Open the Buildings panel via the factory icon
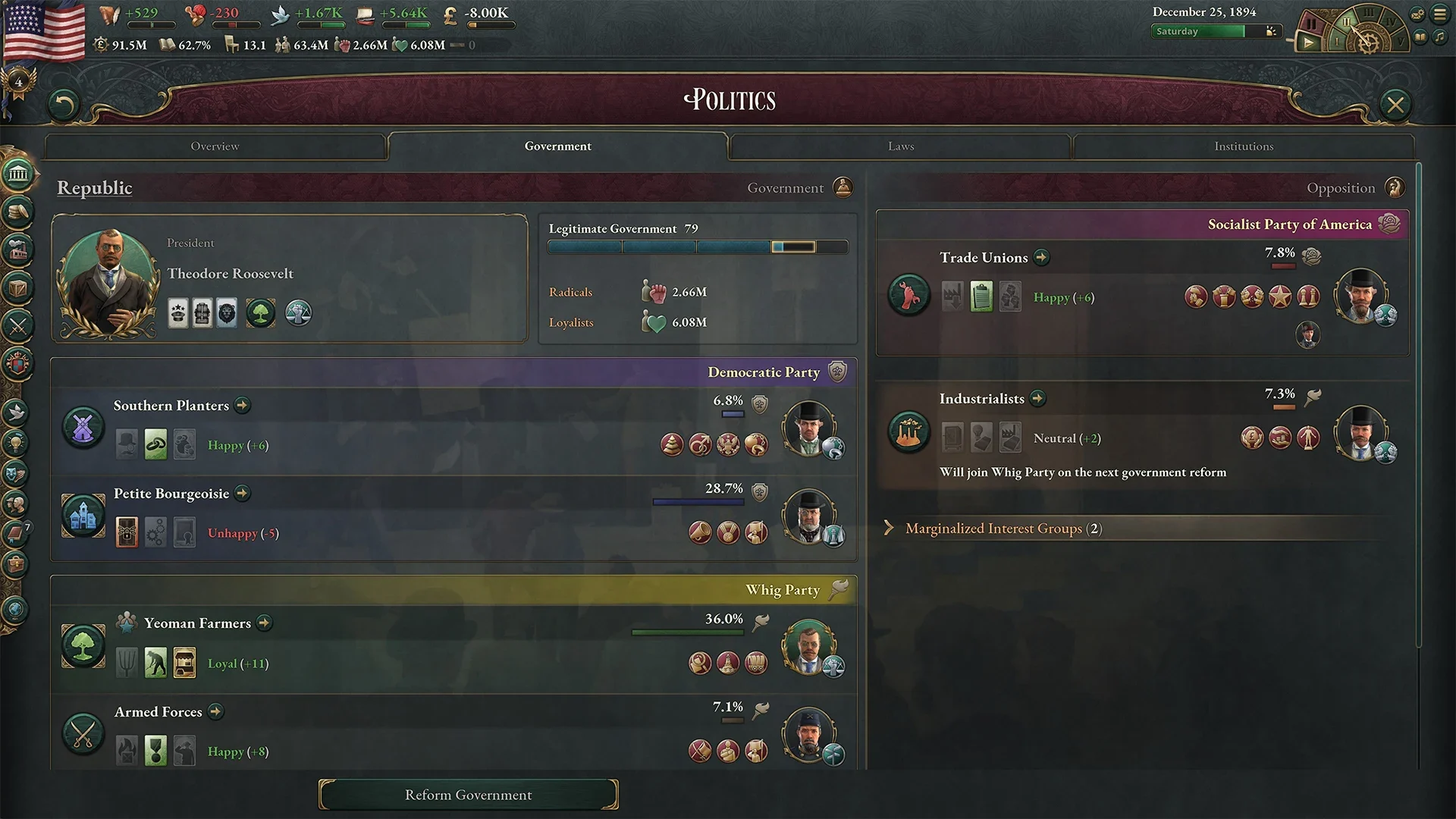 19,248
